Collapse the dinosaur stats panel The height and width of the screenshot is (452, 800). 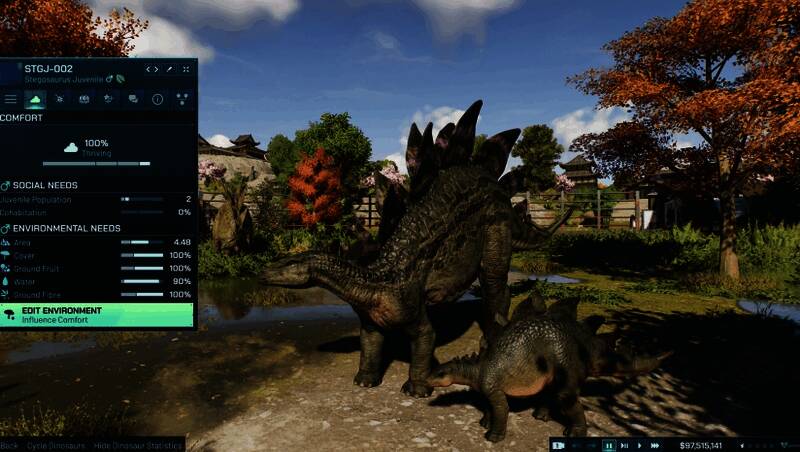pos(185,69)
